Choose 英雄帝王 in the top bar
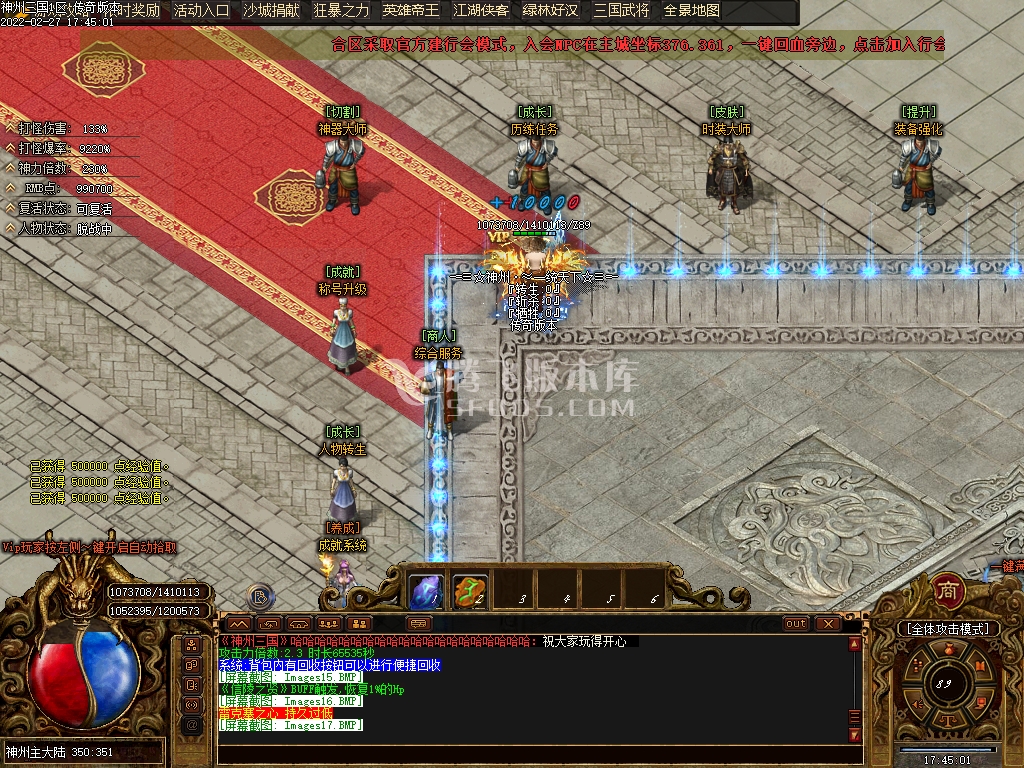1024x768 pixels. click(x=411, y=11)
